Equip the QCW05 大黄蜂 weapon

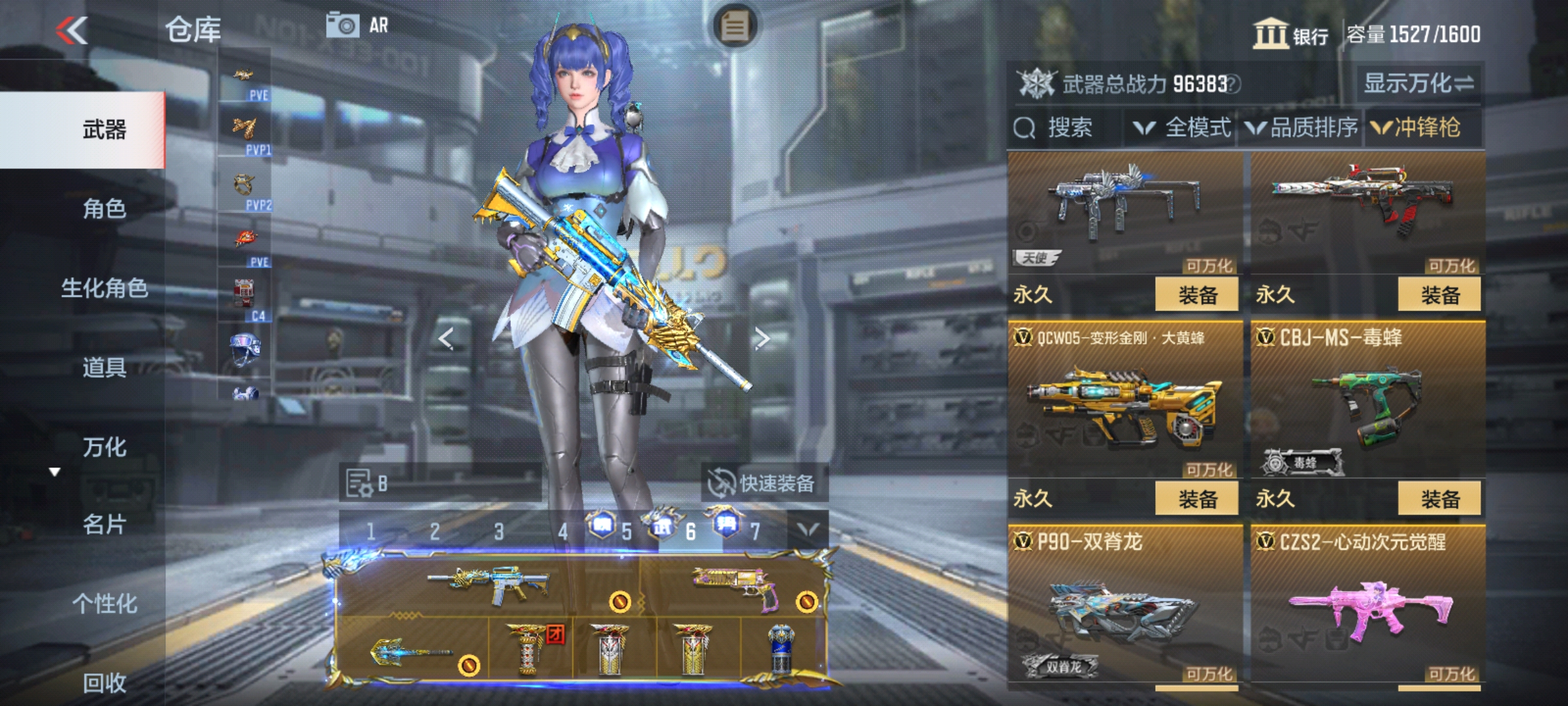1197,499
